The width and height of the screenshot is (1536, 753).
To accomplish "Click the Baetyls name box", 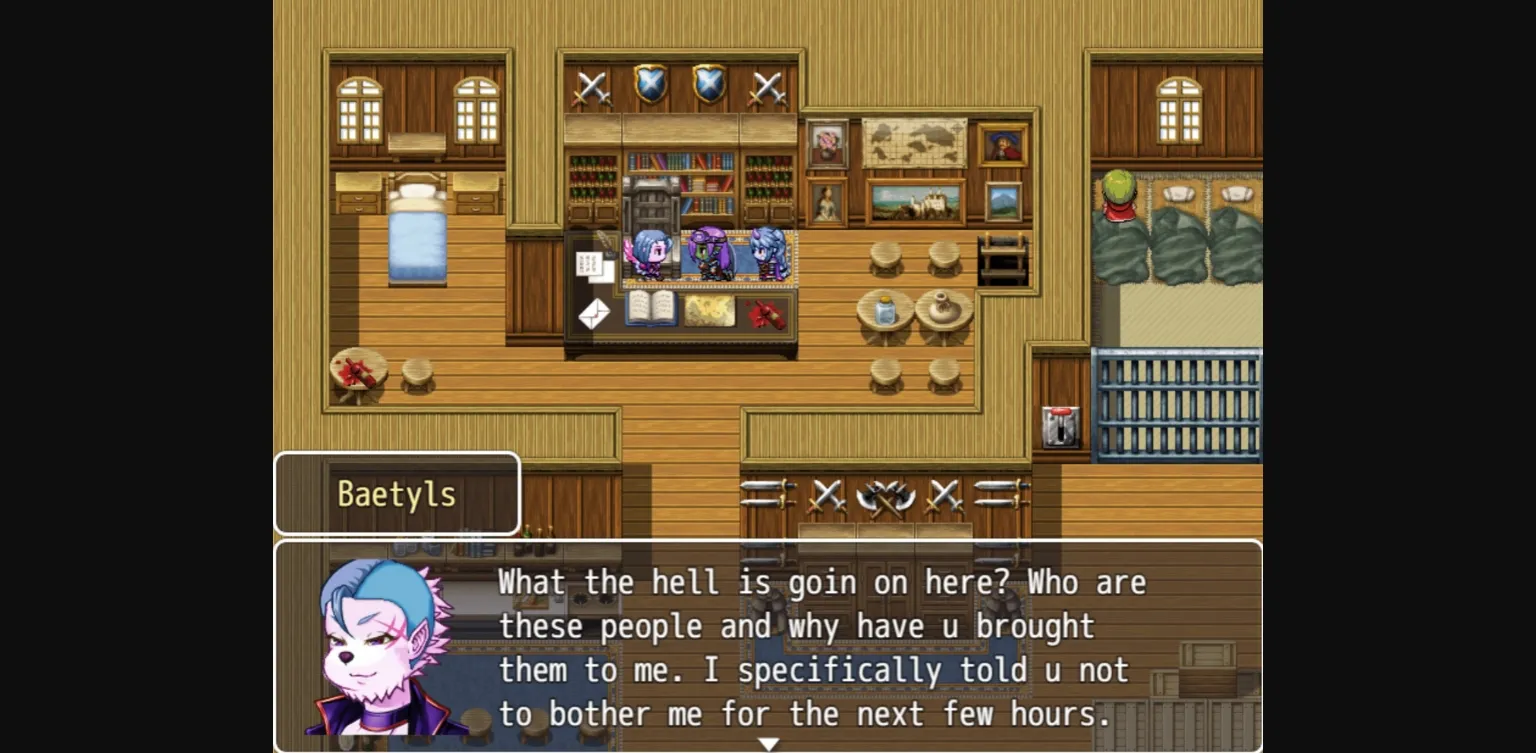I will coord(397,493).
